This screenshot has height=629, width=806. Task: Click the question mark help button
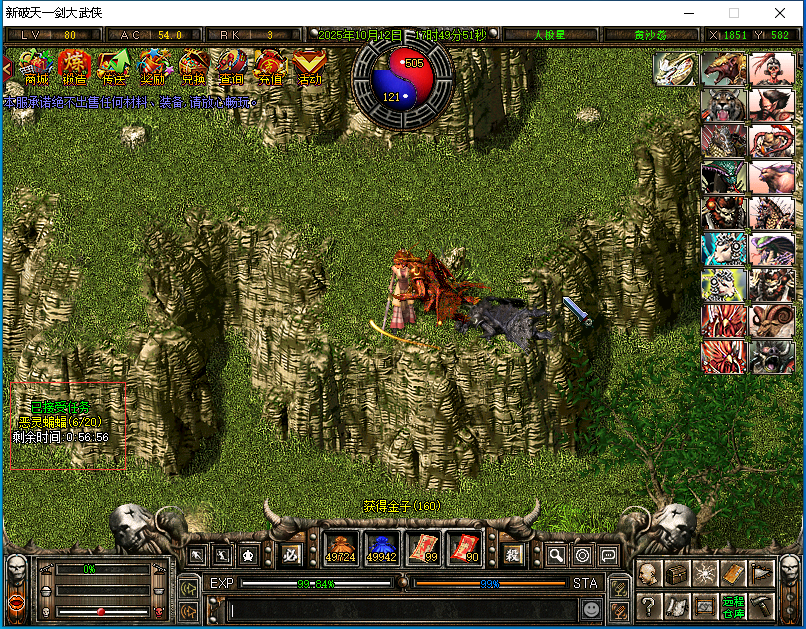pos(648,605)
